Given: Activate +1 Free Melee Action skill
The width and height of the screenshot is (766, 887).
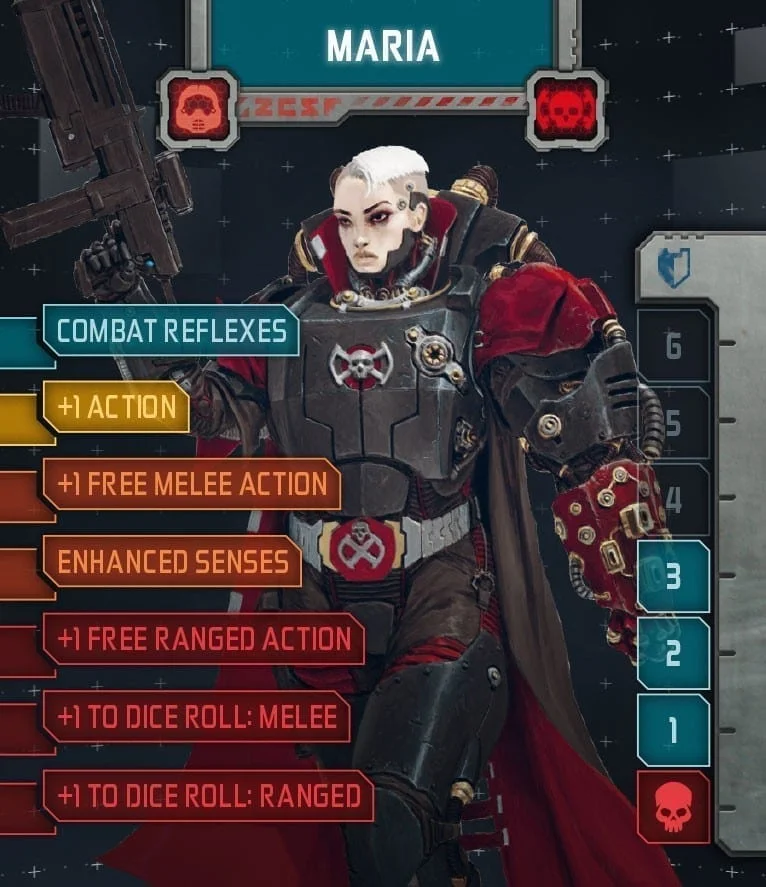Looking at the screenshot, I should coord(192,484).
